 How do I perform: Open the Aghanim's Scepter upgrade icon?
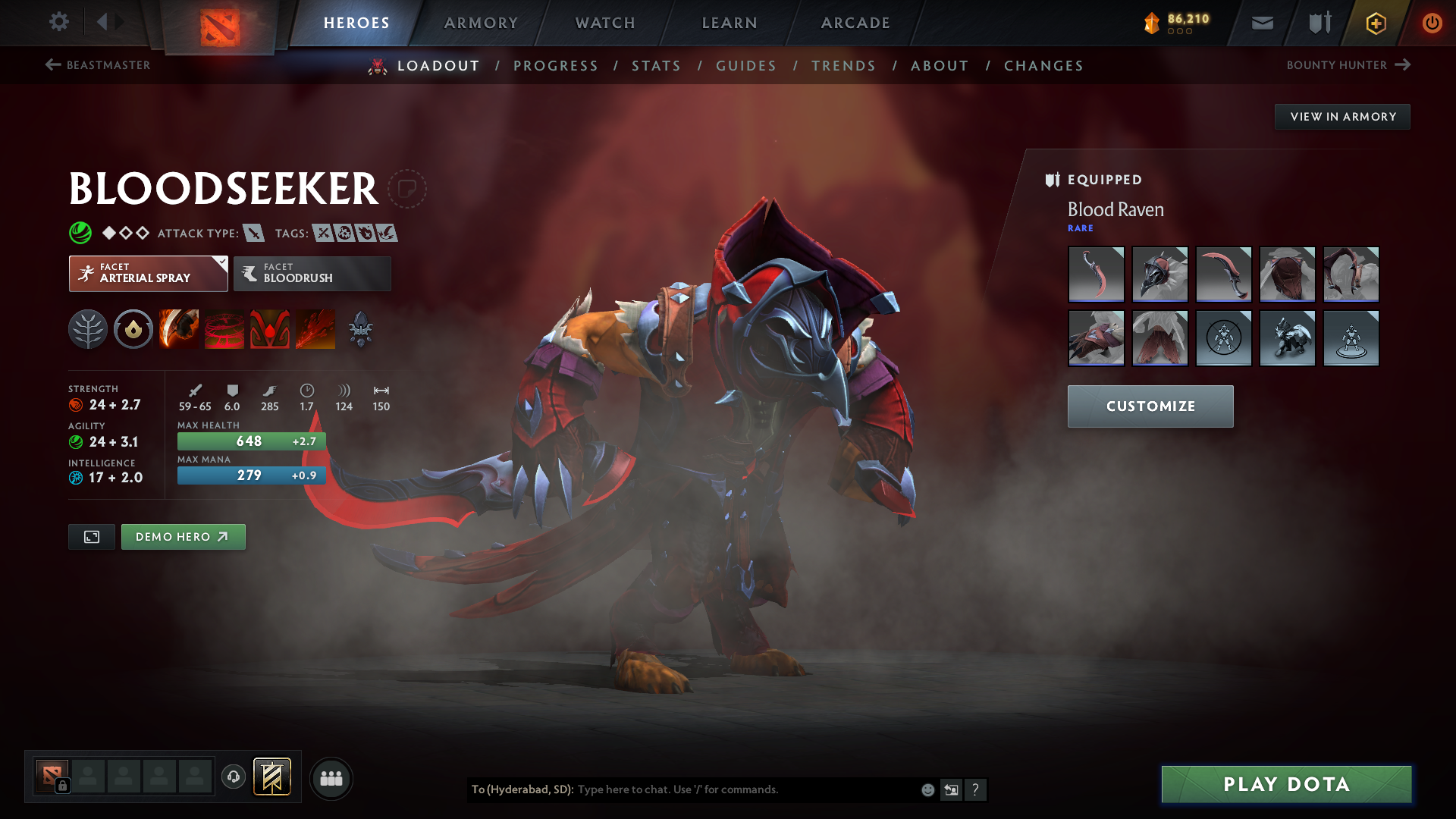point(361,328)
